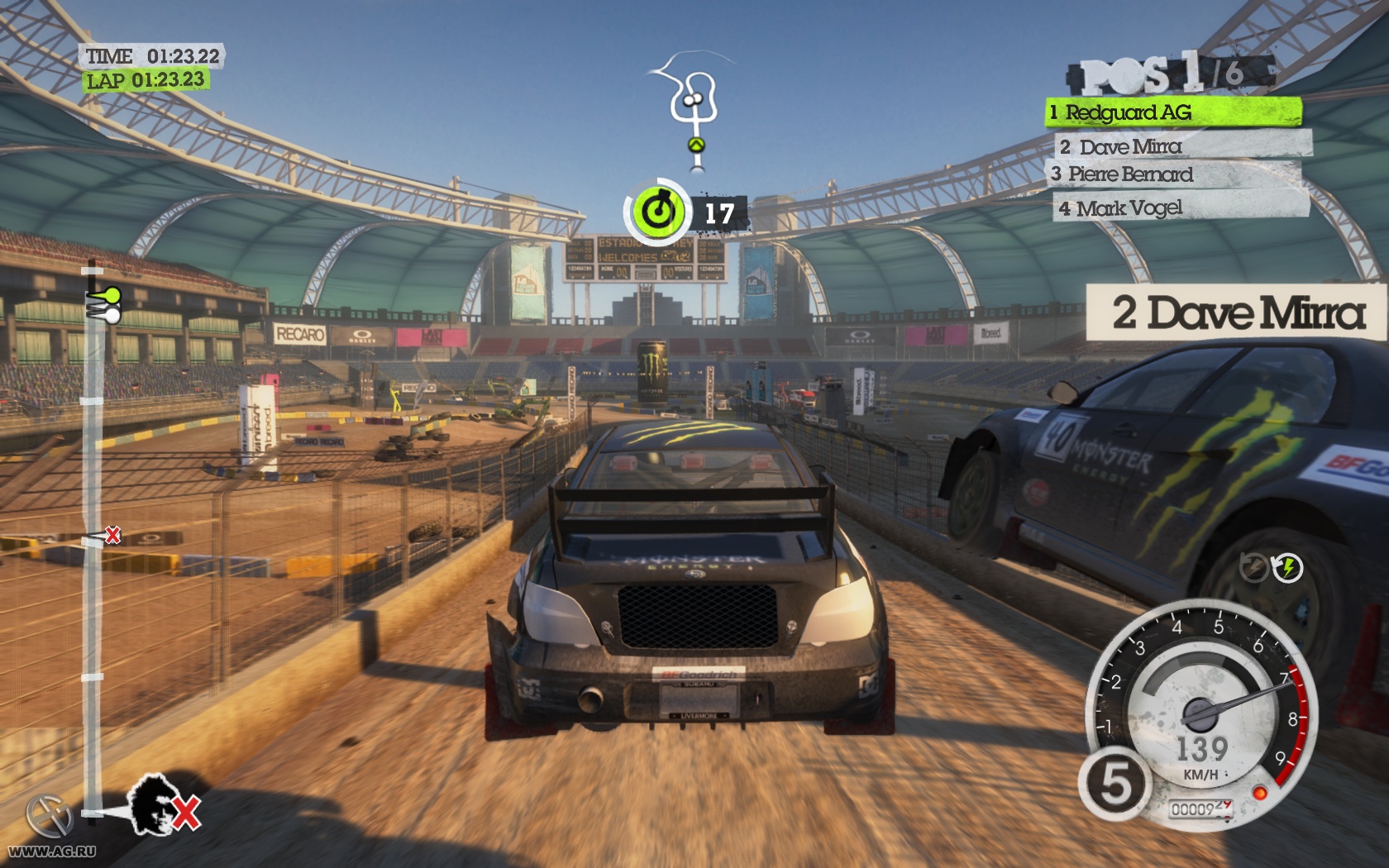Choose Pierre Bernard in the position list
1389x868 pixels.
pyautogui.click(x=1174, y=174)
